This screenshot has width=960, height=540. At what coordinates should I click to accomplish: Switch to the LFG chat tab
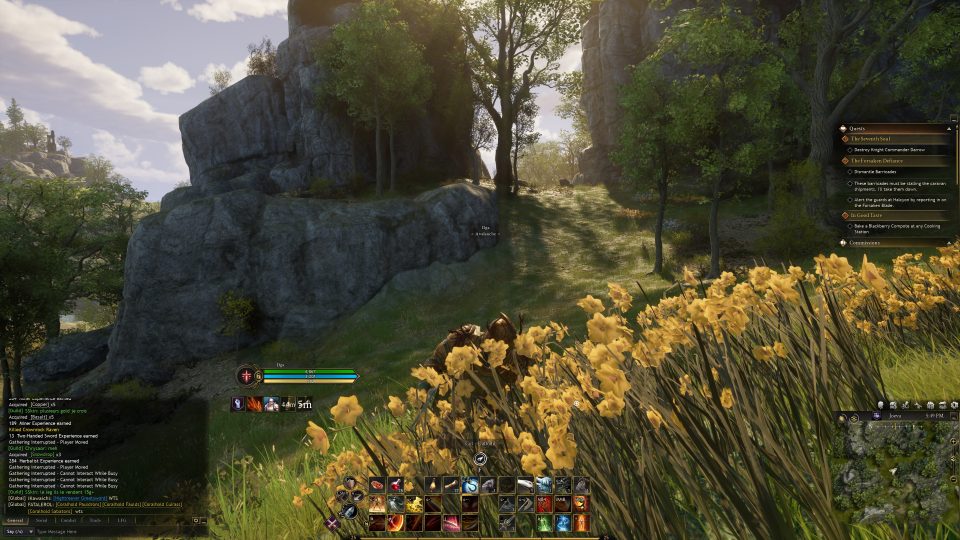pyautogui.click(x=121, y=520)
